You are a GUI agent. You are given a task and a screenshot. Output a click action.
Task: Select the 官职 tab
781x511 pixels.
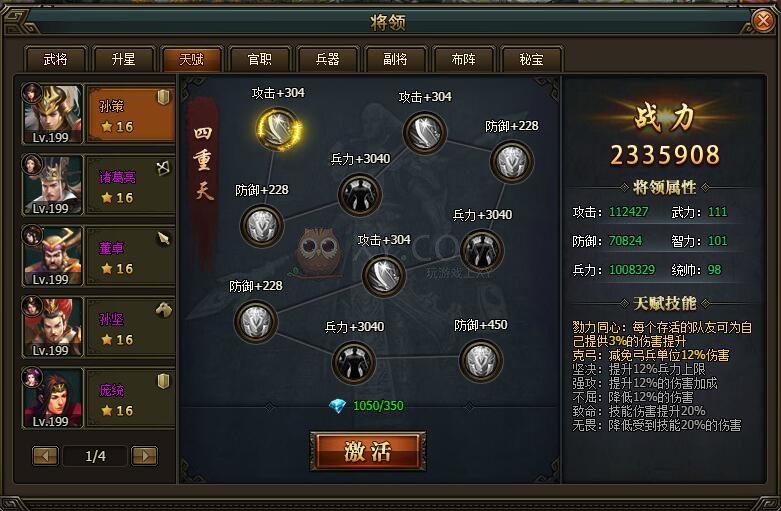click(x=259, y=59)
